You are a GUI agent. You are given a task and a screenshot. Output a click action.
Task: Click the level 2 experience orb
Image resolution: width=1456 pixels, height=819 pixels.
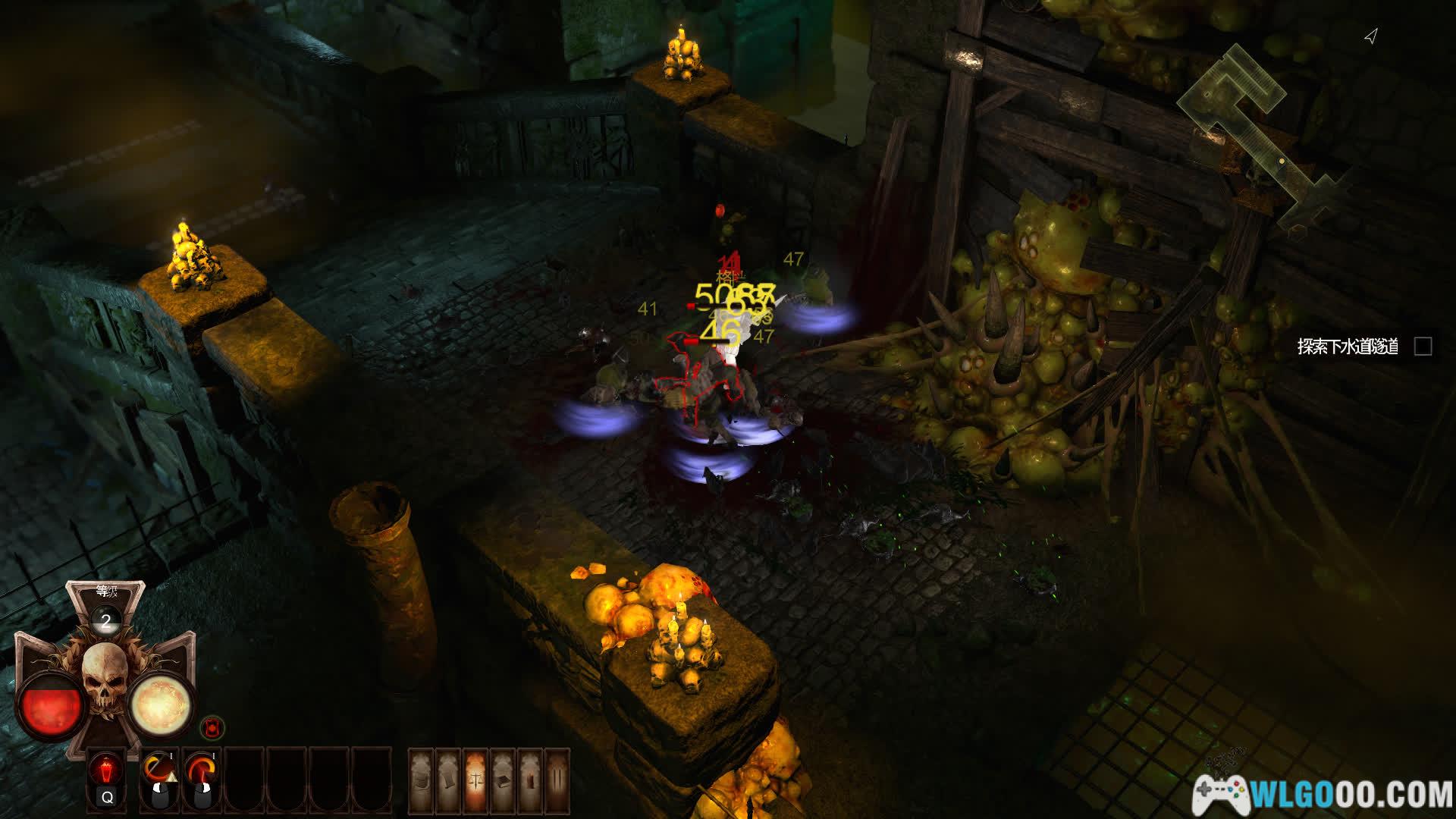106,621
